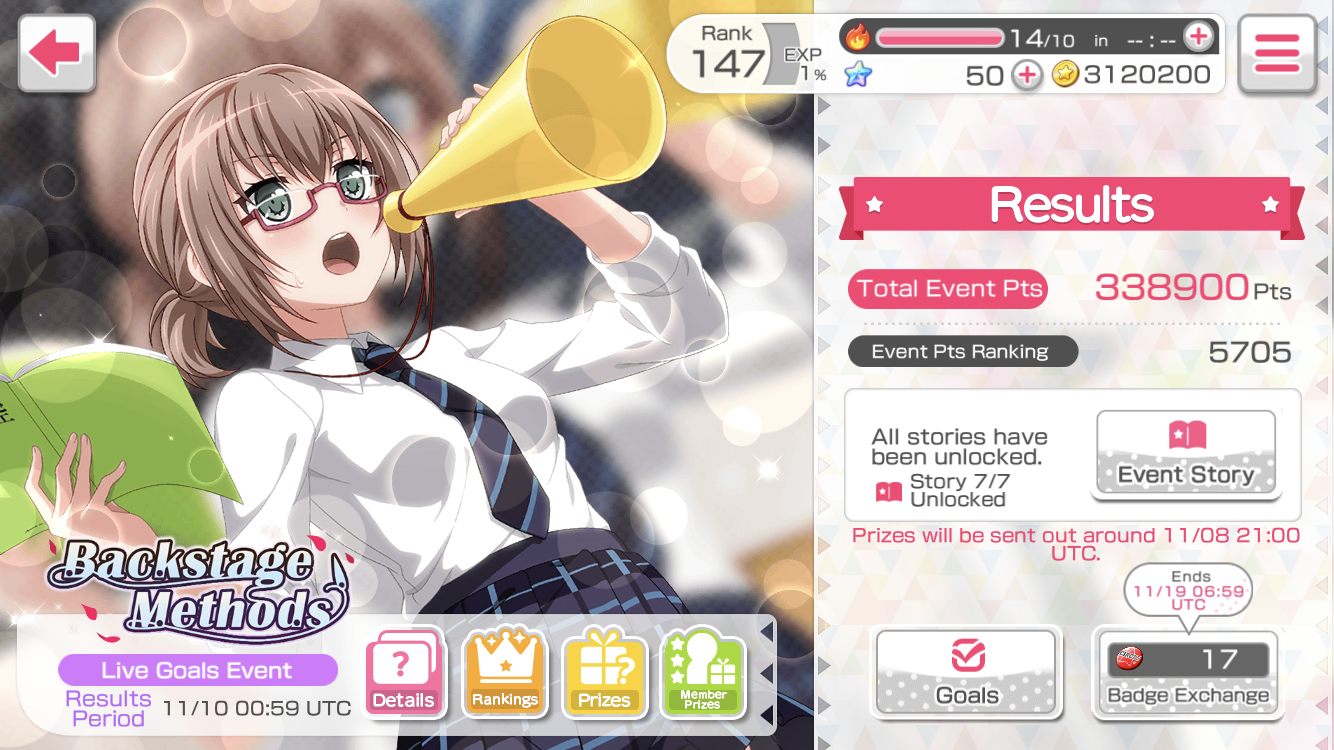This screenshot has width=1334, height=750.
Task: Refill flames with the plus button
Action: [x=1198, y=38]
